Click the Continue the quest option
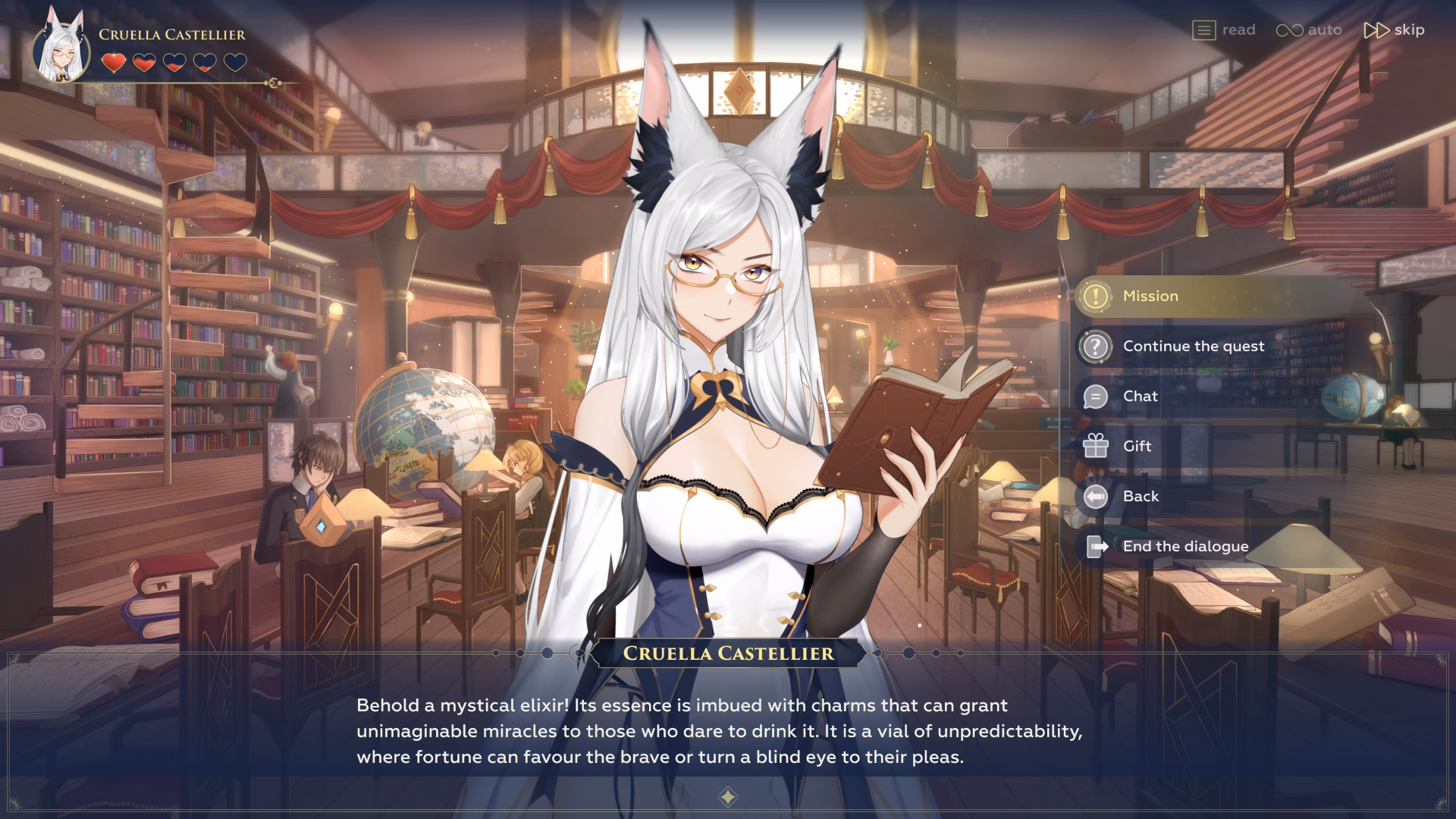This screenshot has width=1456, height=819. 1194,346
